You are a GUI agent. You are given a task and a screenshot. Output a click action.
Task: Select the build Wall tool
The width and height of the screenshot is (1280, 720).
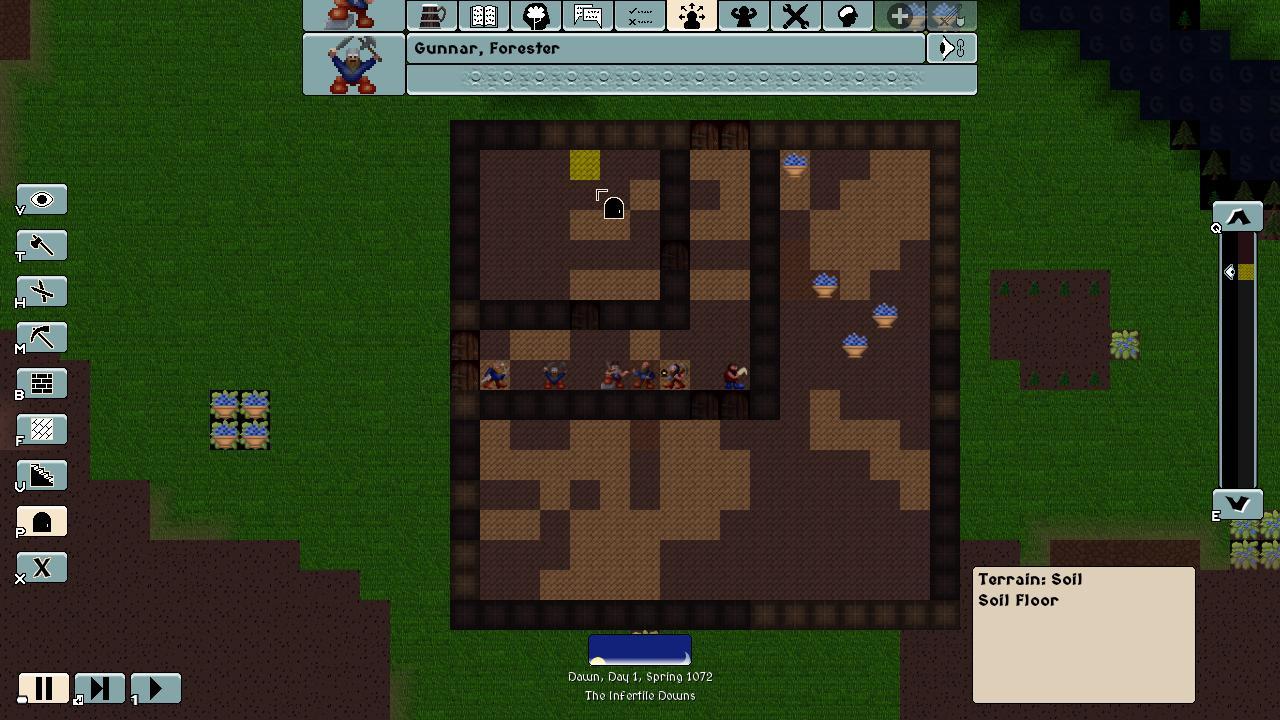coord(41,383)
